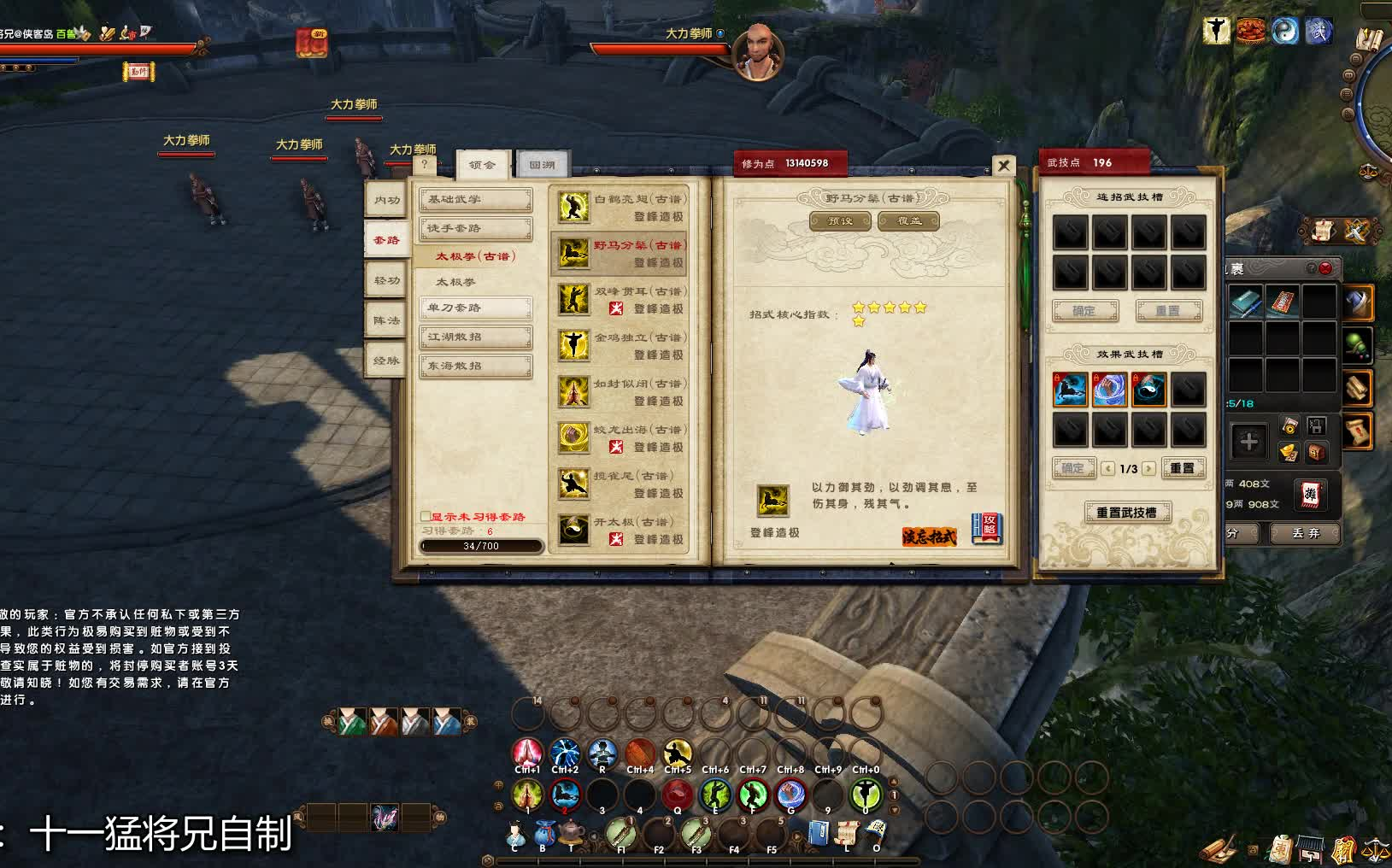The width and height of the screenshot is (1392, 868).
Task: Select the 白鹤亮翅(古谱) move
Action: tap(620, 208)
